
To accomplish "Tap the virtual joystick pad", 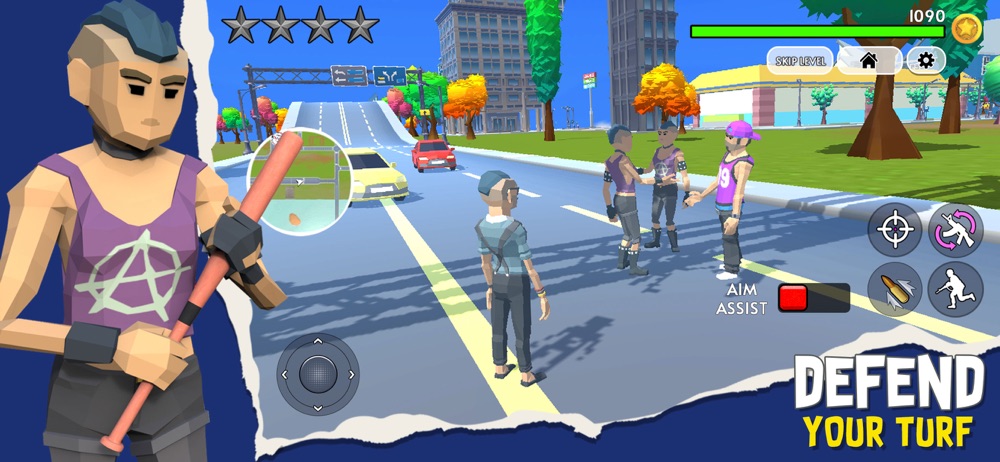I will pos(318,375).
